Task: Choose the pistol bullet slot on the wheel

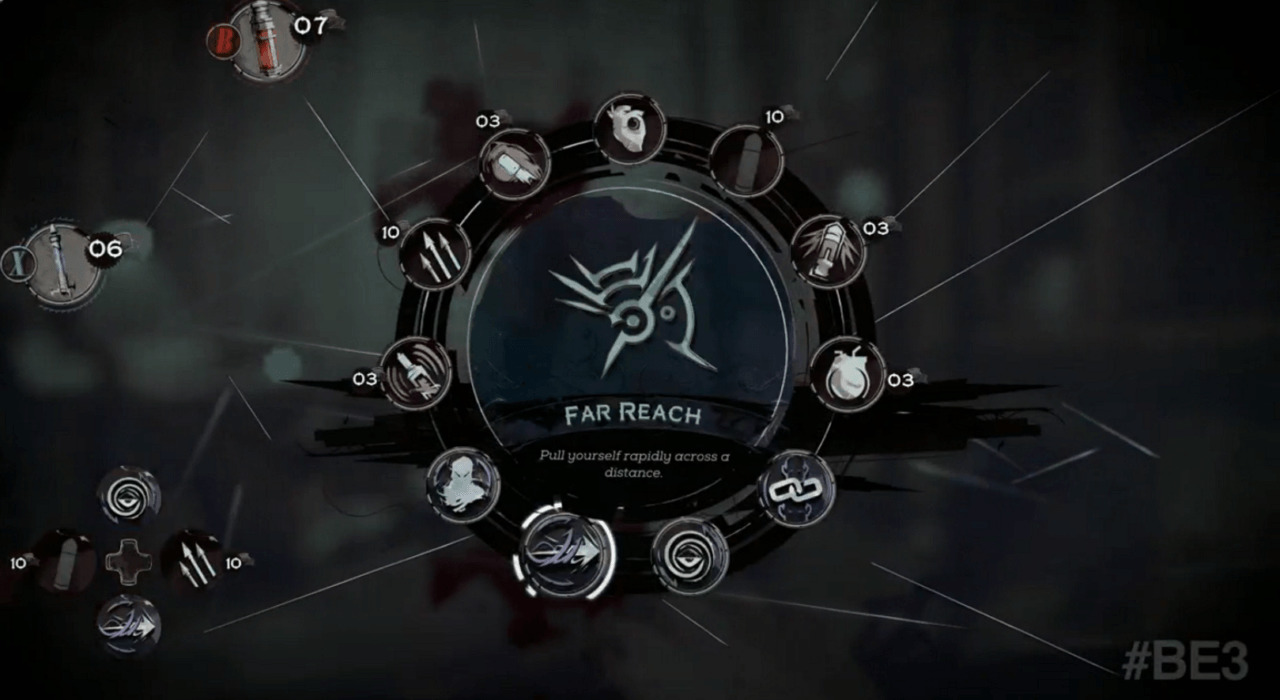Action: point(746,160)
